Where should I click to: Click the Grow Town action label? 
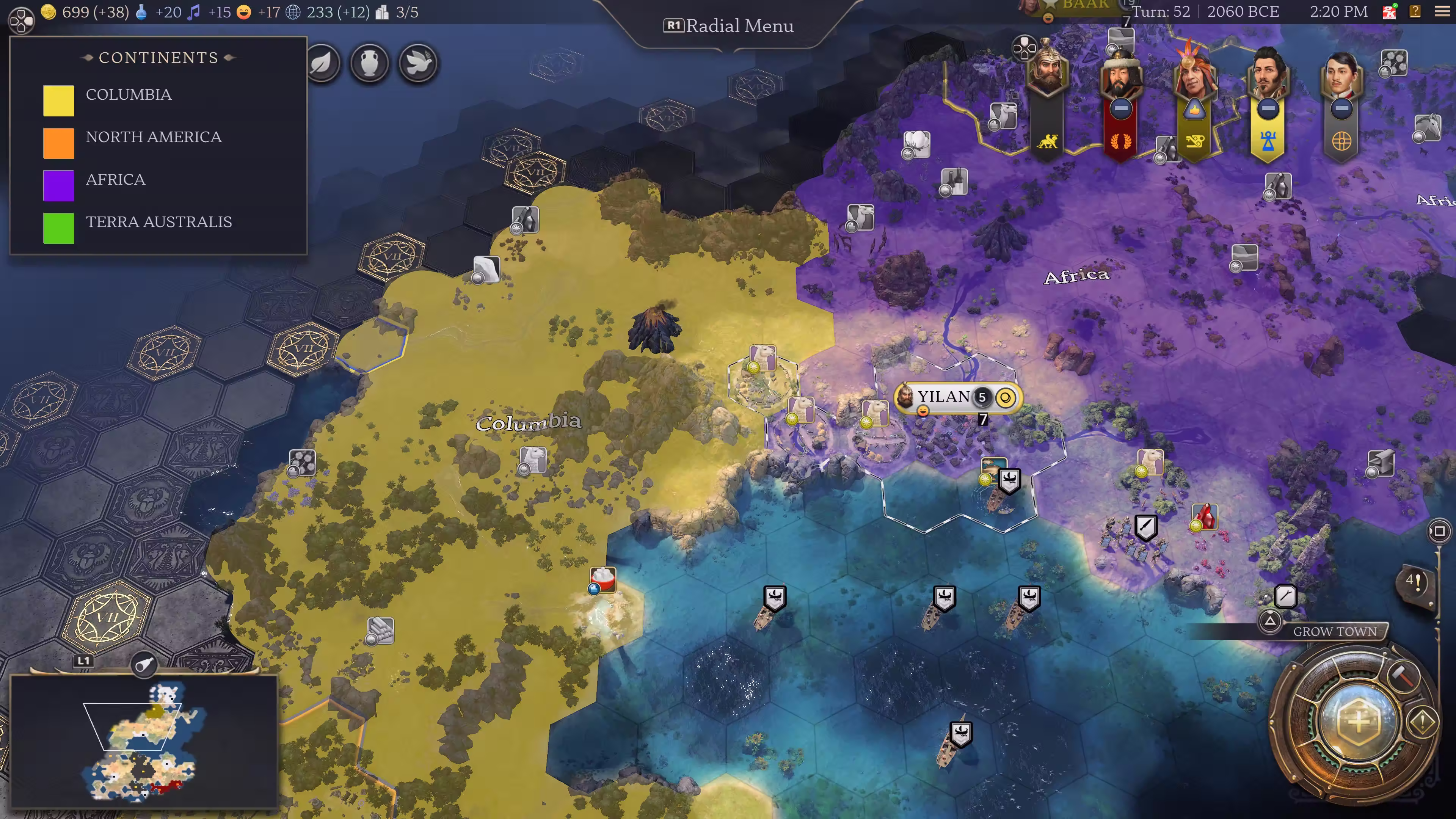pyautogui.click(x=1335, y=631)
